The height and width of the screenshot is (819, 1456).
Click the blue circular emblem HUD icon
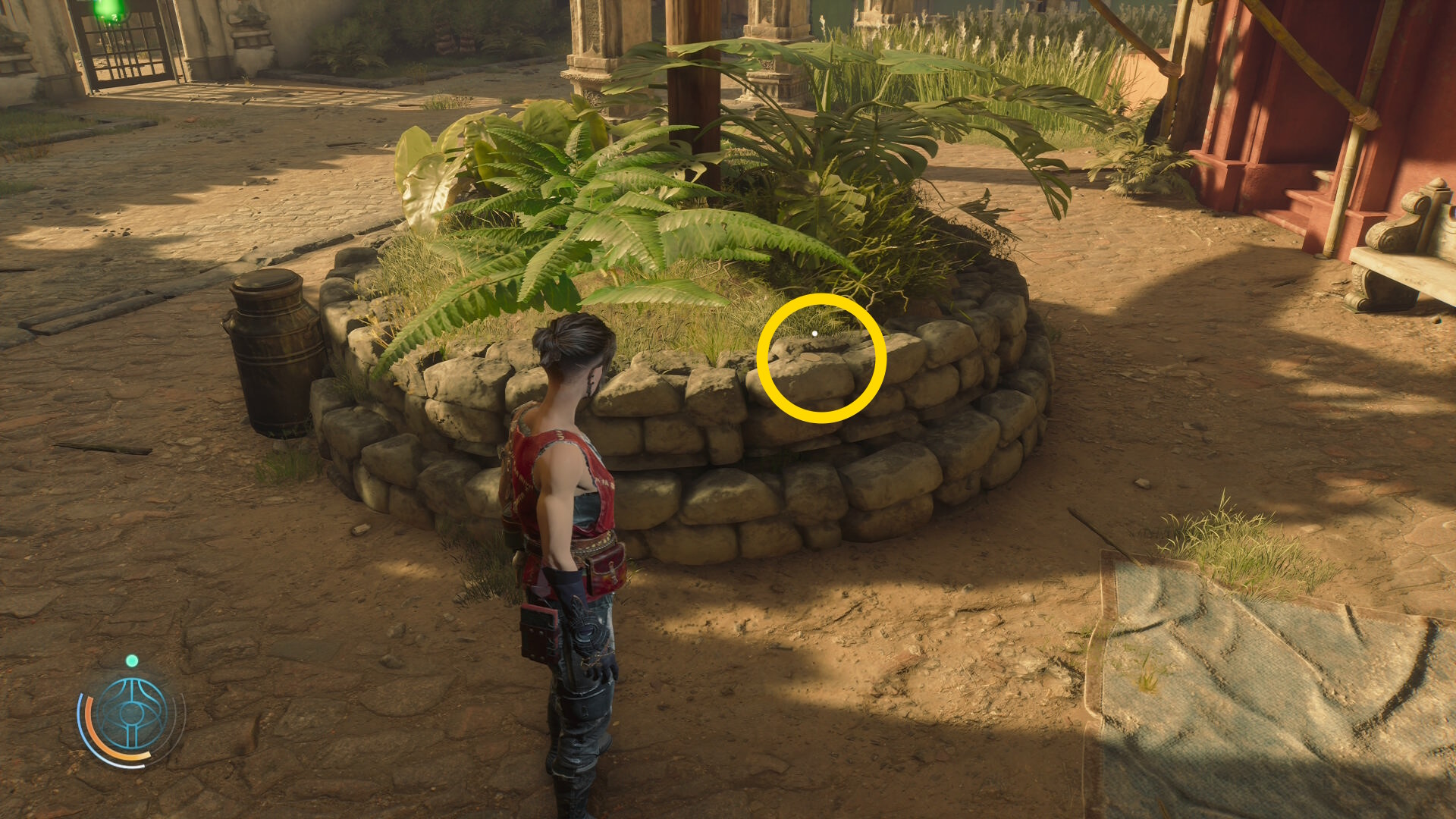point(132,714)
